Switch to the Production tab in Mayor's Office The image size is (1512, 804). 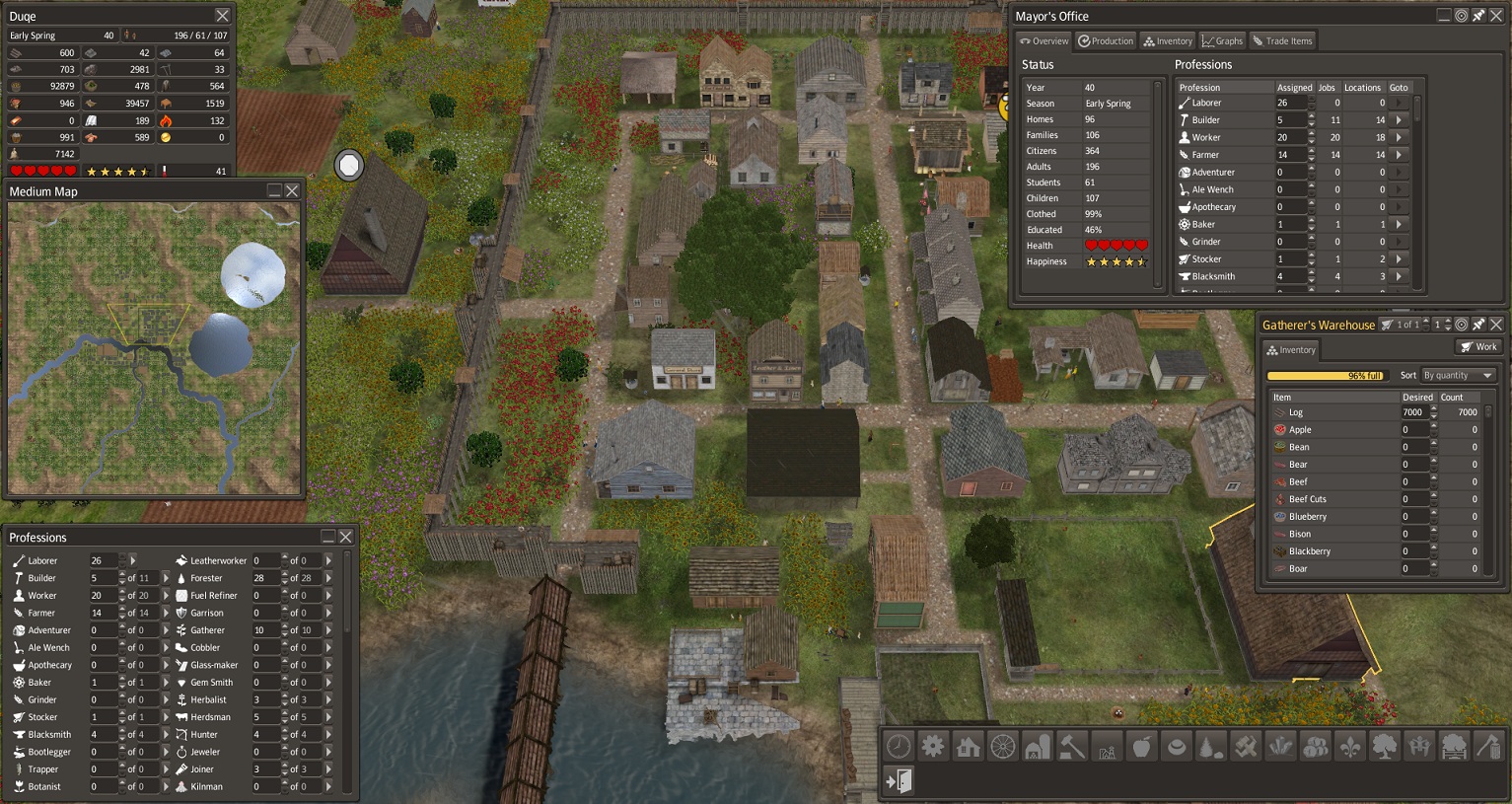coord(1105,41)
